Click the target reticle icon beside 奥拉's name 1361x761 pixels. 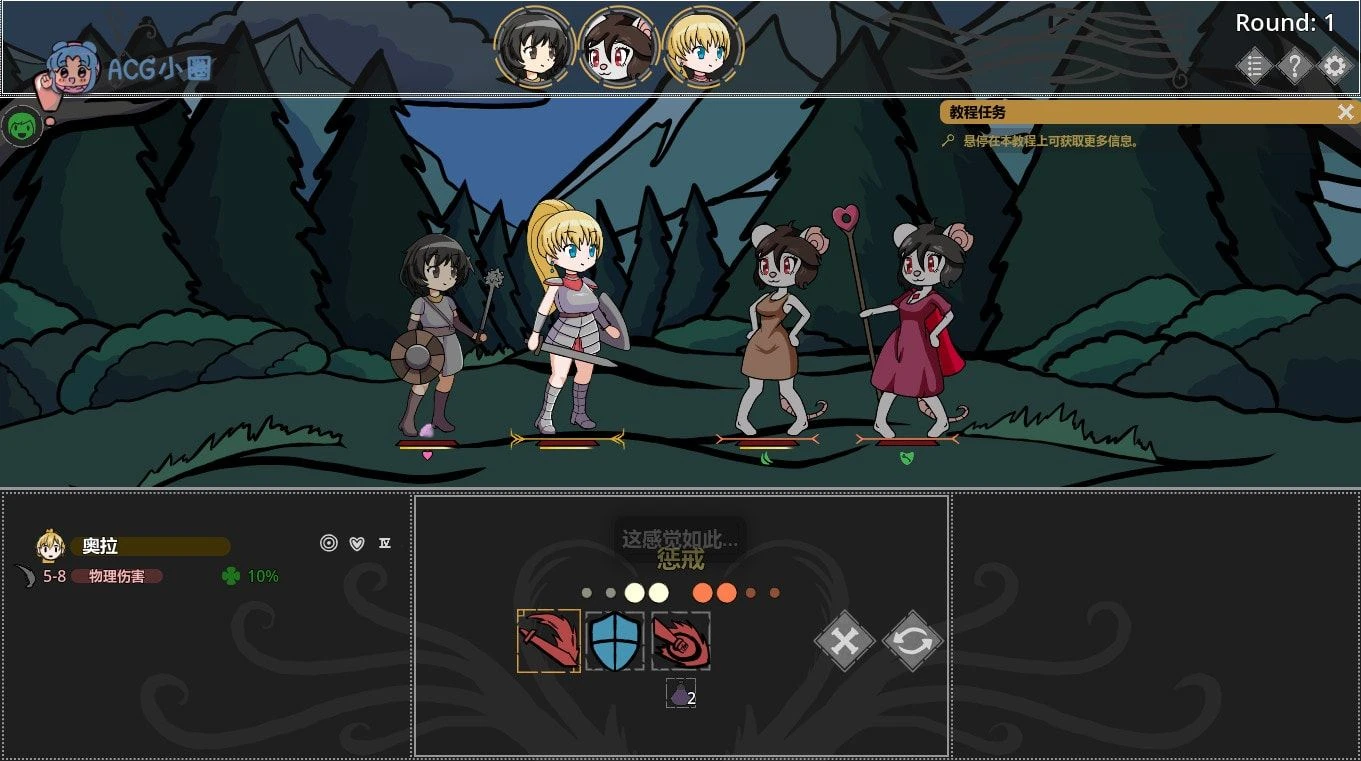point(329,543)
